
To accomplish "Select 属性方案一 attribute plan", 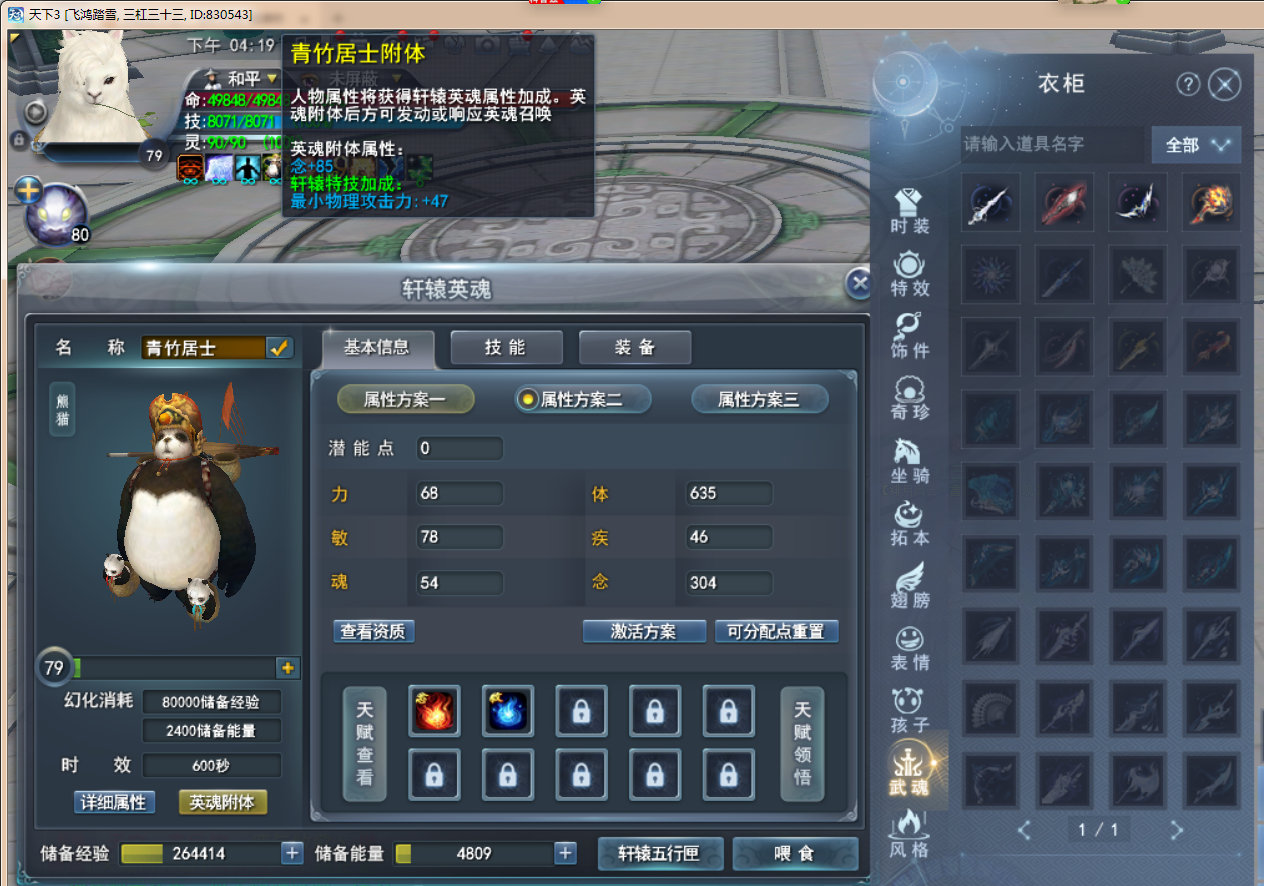I will pos(405,400).
